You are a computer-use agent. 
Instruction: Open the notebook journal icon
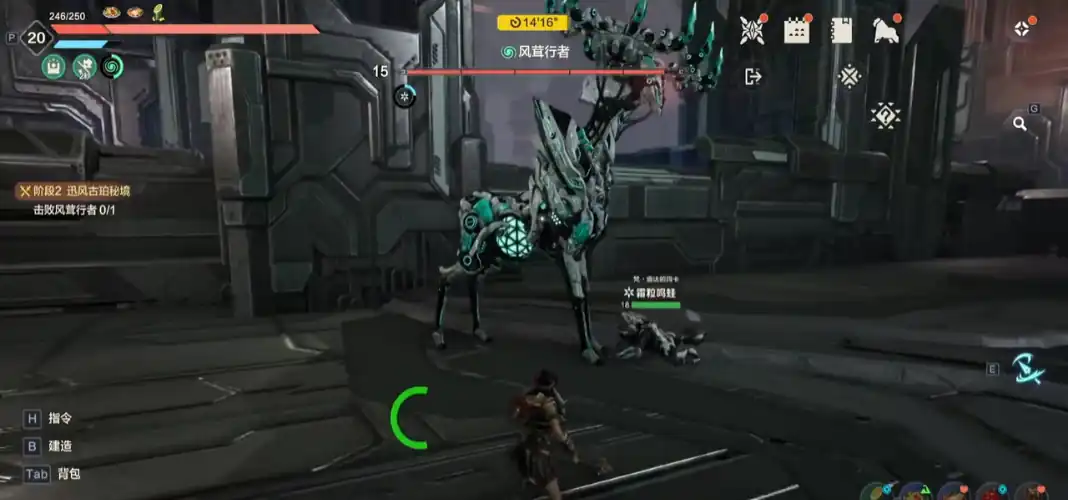841,30
